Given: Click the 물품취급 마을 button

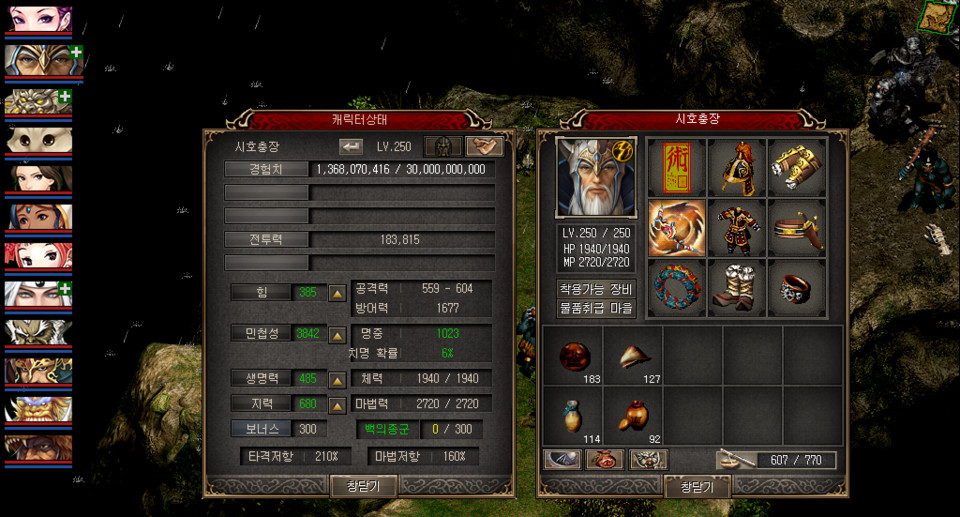Looking at the screenshot, I should coord(596,308).
